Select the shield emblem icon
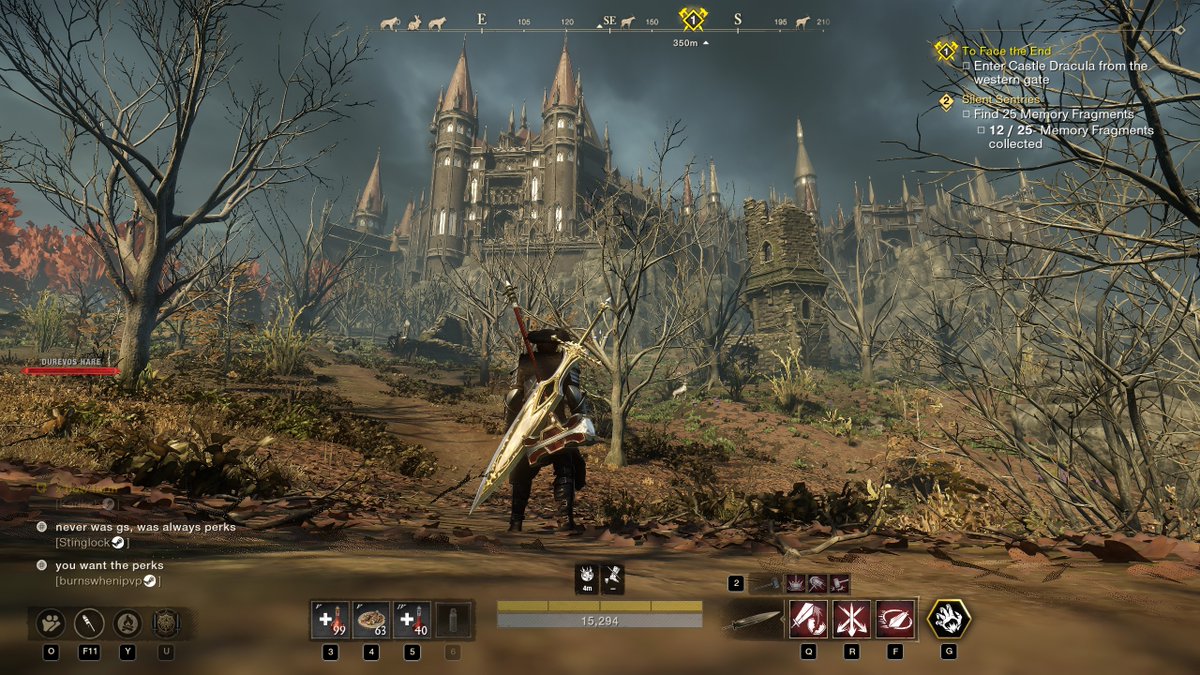 coord(166,623)
